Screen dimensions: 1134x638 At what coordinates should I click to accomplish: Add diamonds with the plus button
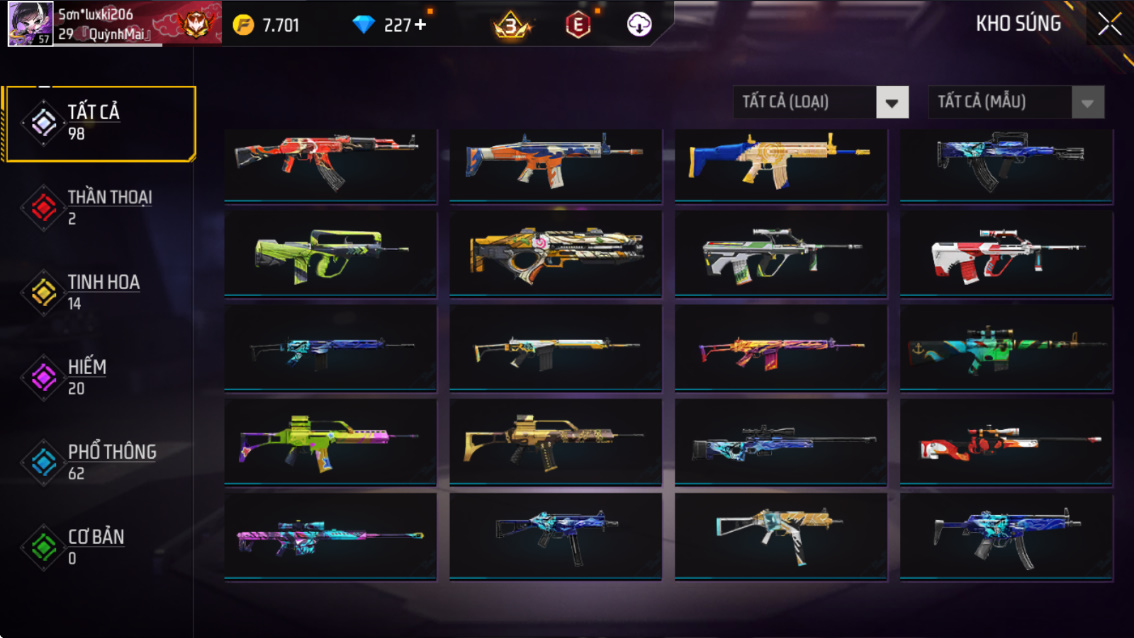tap(421, 25)
